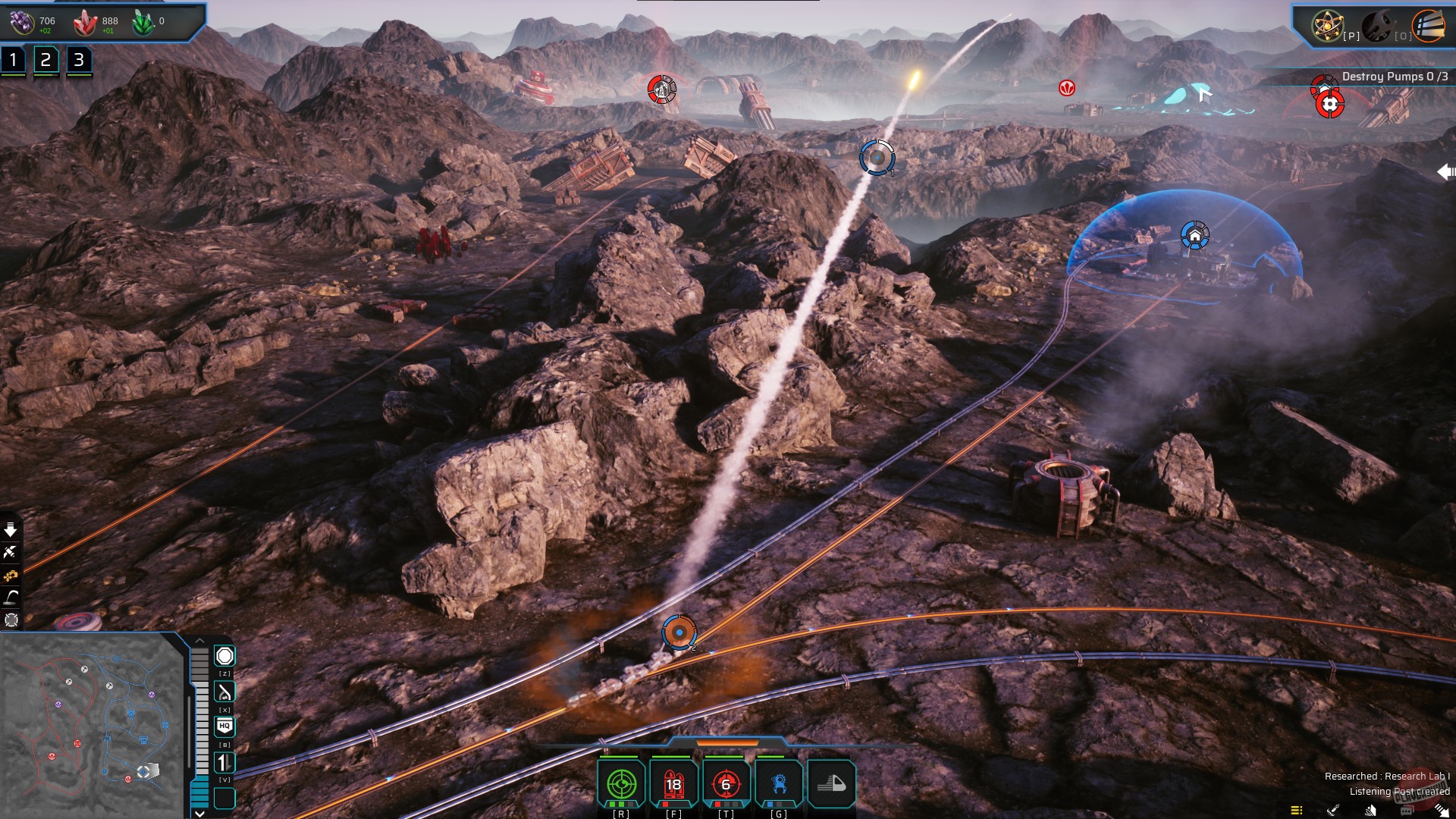Screen dimensions: 1456x819
Task: Expand the minimap with the up chevron
Action: (200, 639)
